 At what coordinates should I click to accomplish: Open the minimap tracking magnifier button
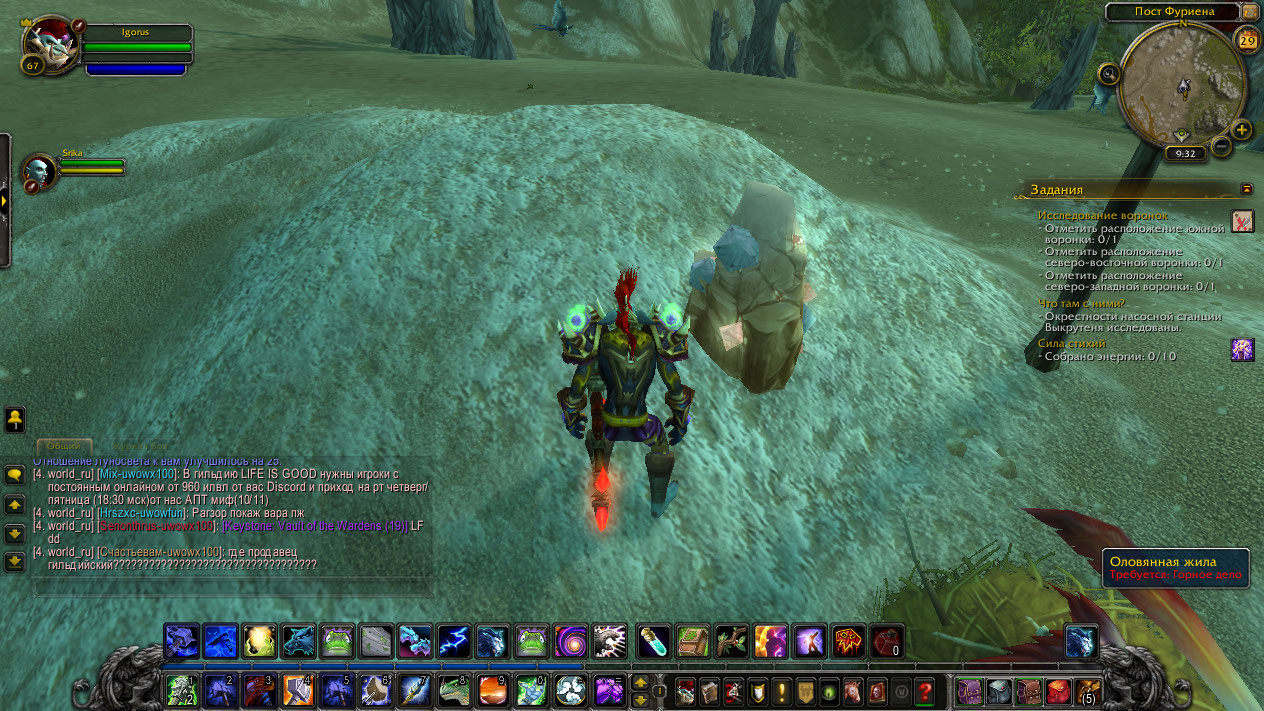tap(1109, 73)
